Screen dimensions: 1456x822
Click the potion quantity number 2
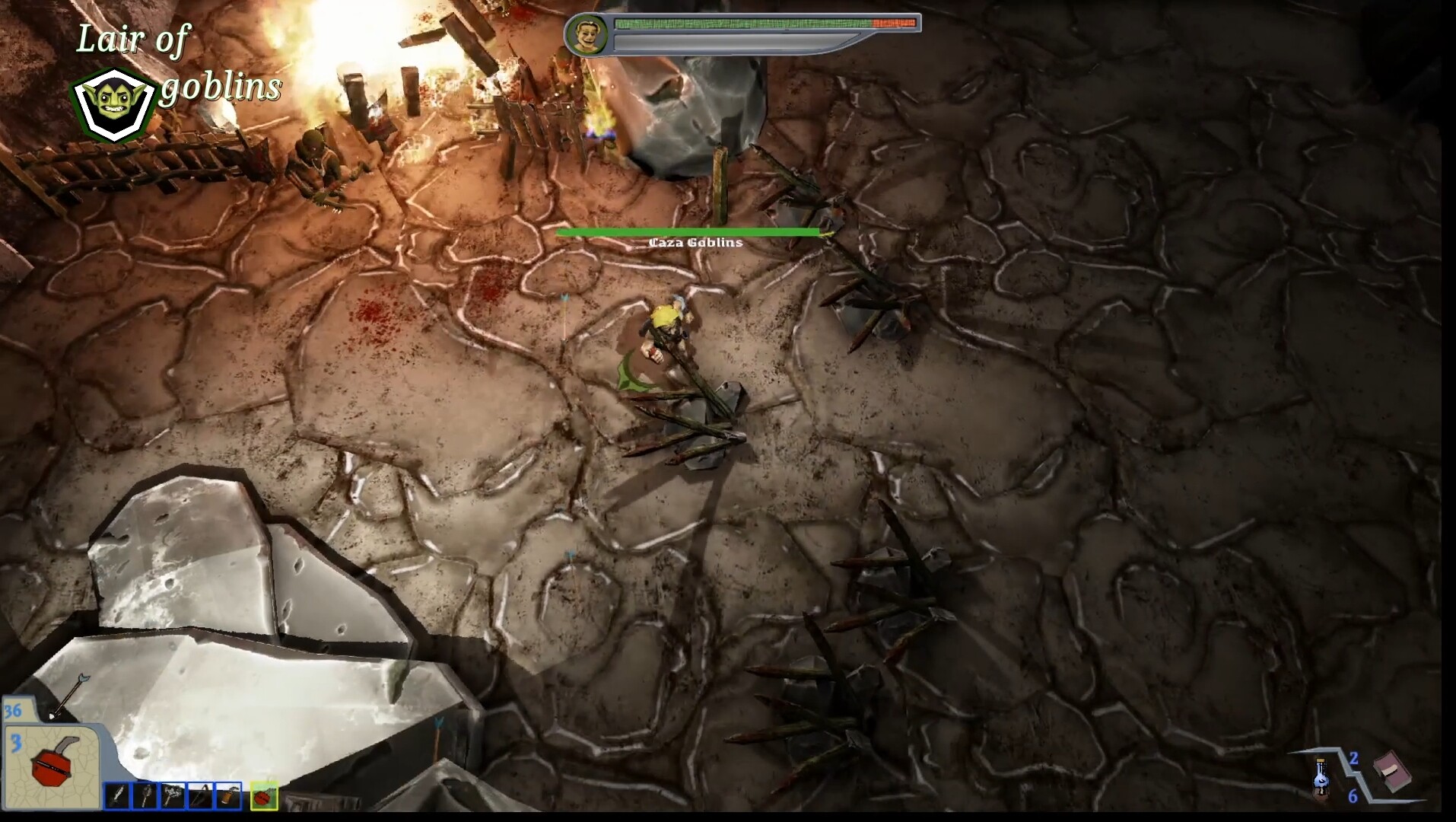coord(1353,759)
